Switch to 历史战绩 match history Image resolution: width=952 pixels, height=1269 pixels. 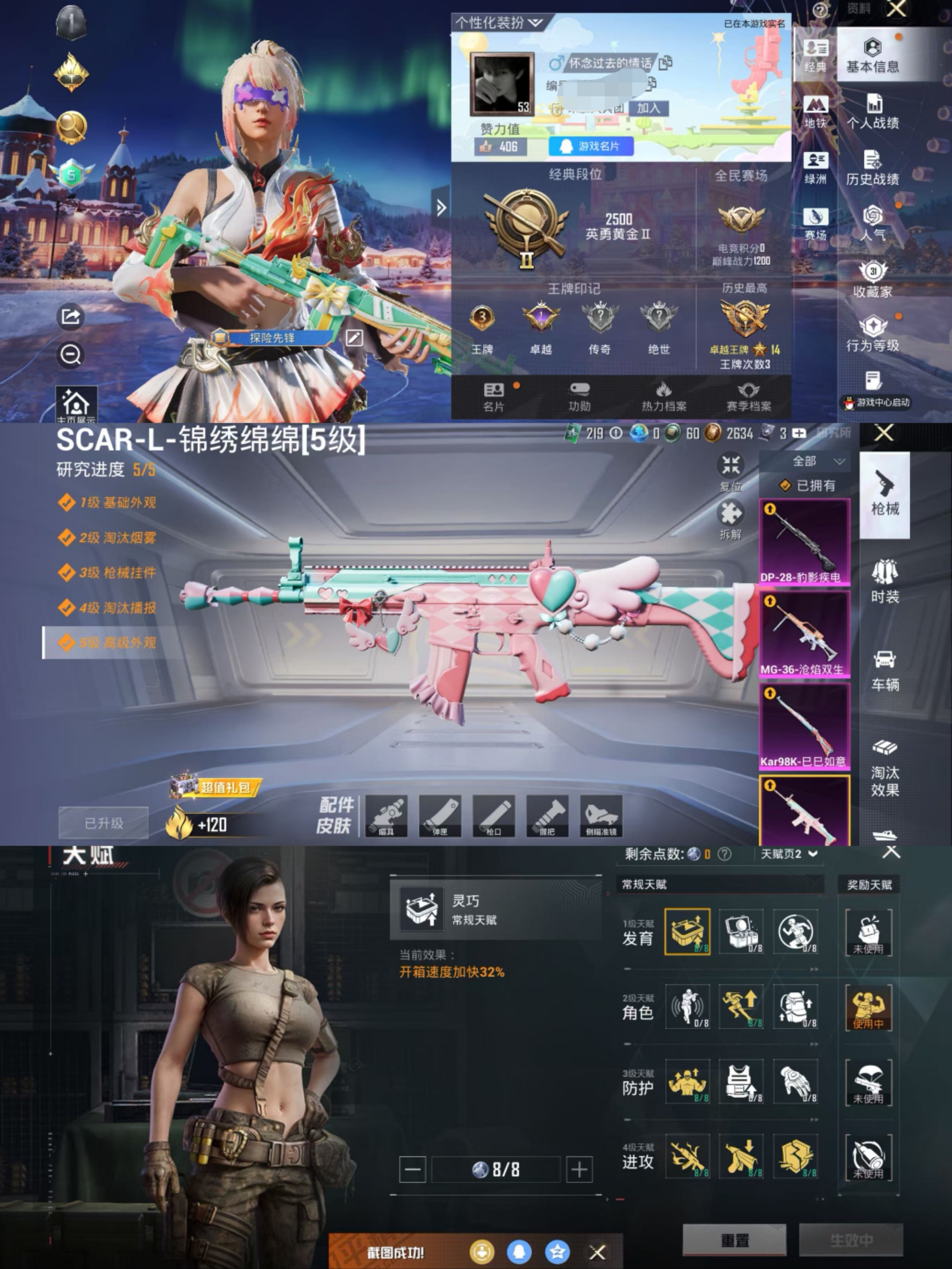click(872, 168)
